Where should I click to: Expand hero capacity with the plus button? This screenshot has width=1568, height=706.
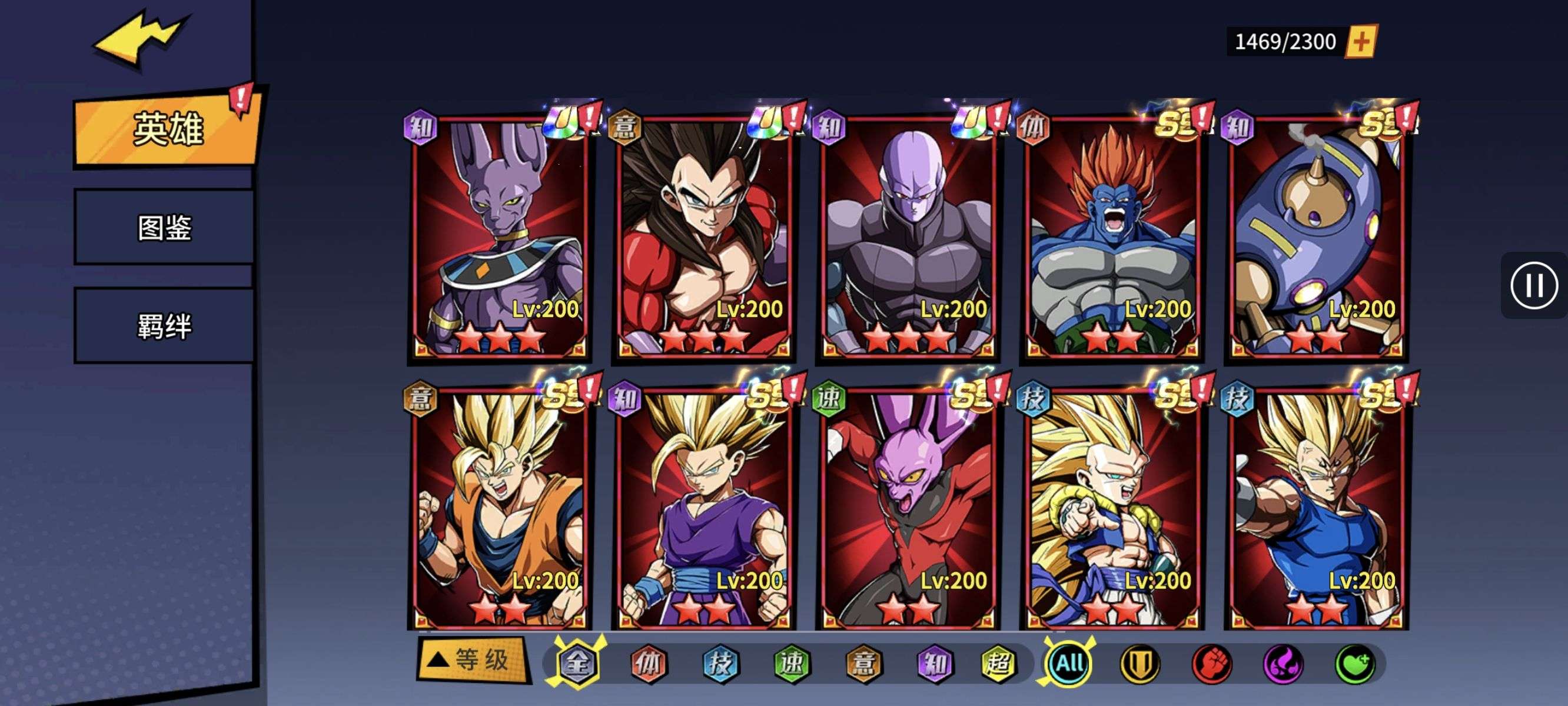[x=1361, y=41]
